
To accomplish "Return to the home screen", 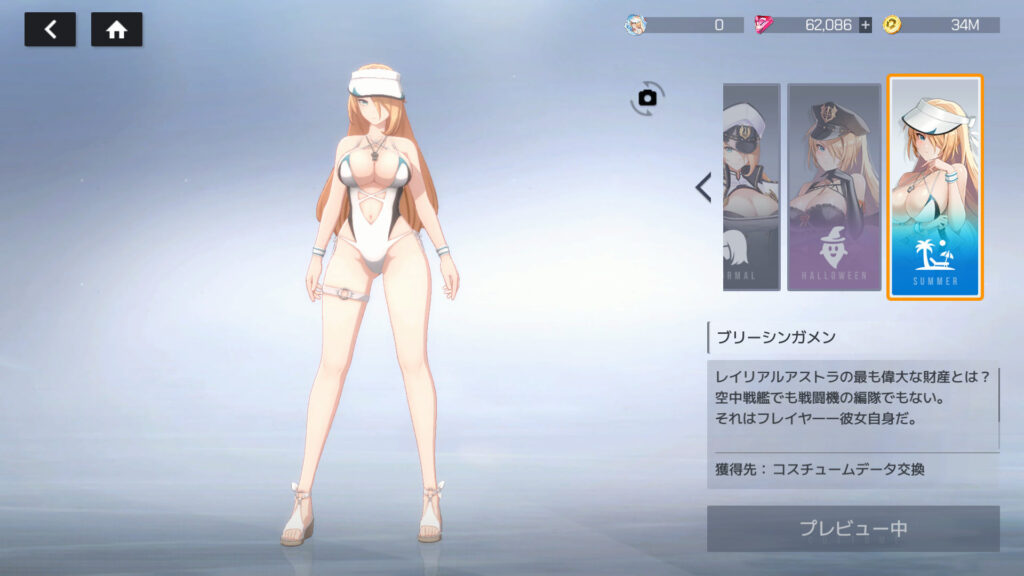I will [x=117, y=30].
